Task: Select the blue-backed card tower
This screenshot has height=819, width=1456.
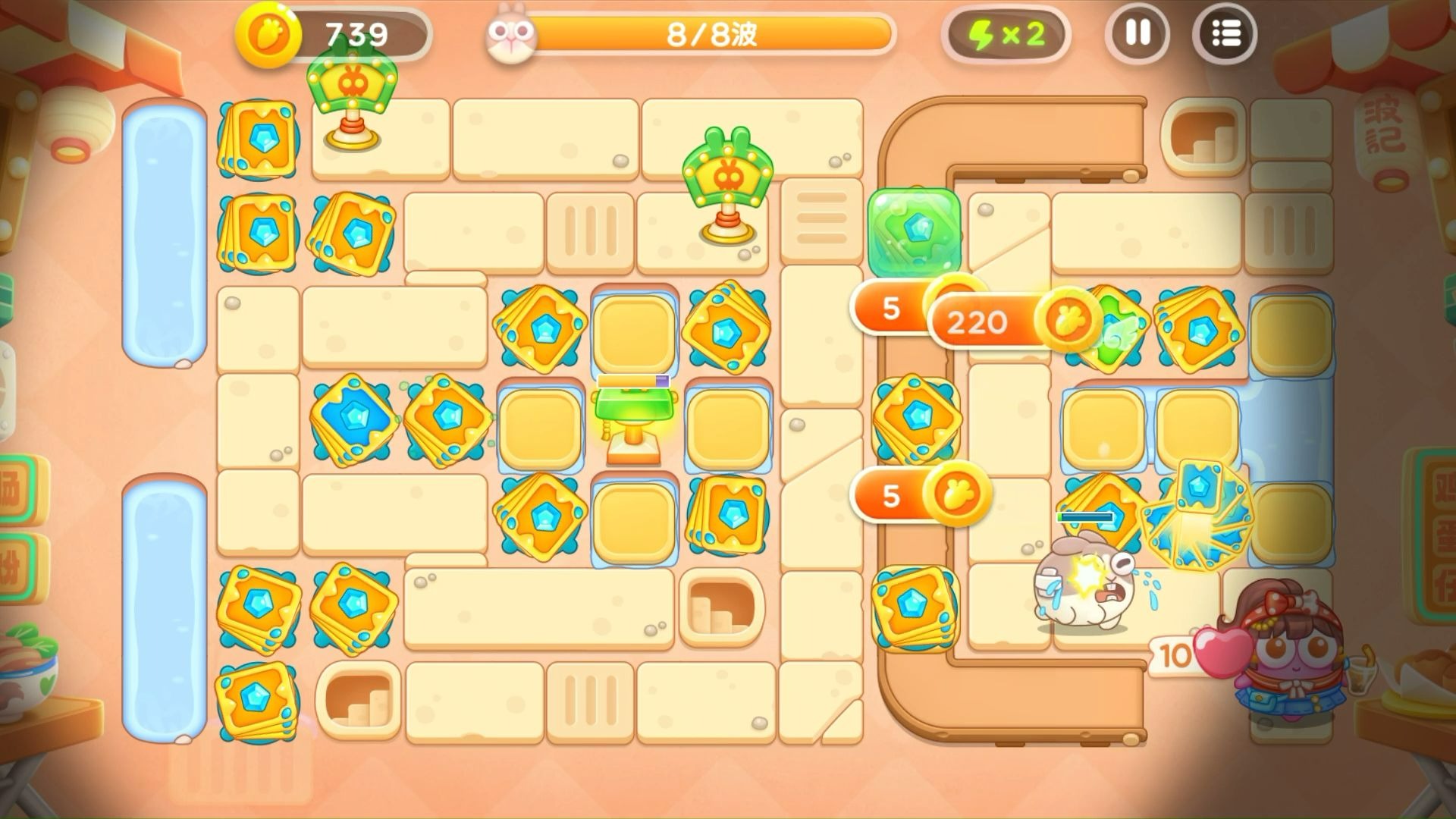Action: tap(353, 419)
